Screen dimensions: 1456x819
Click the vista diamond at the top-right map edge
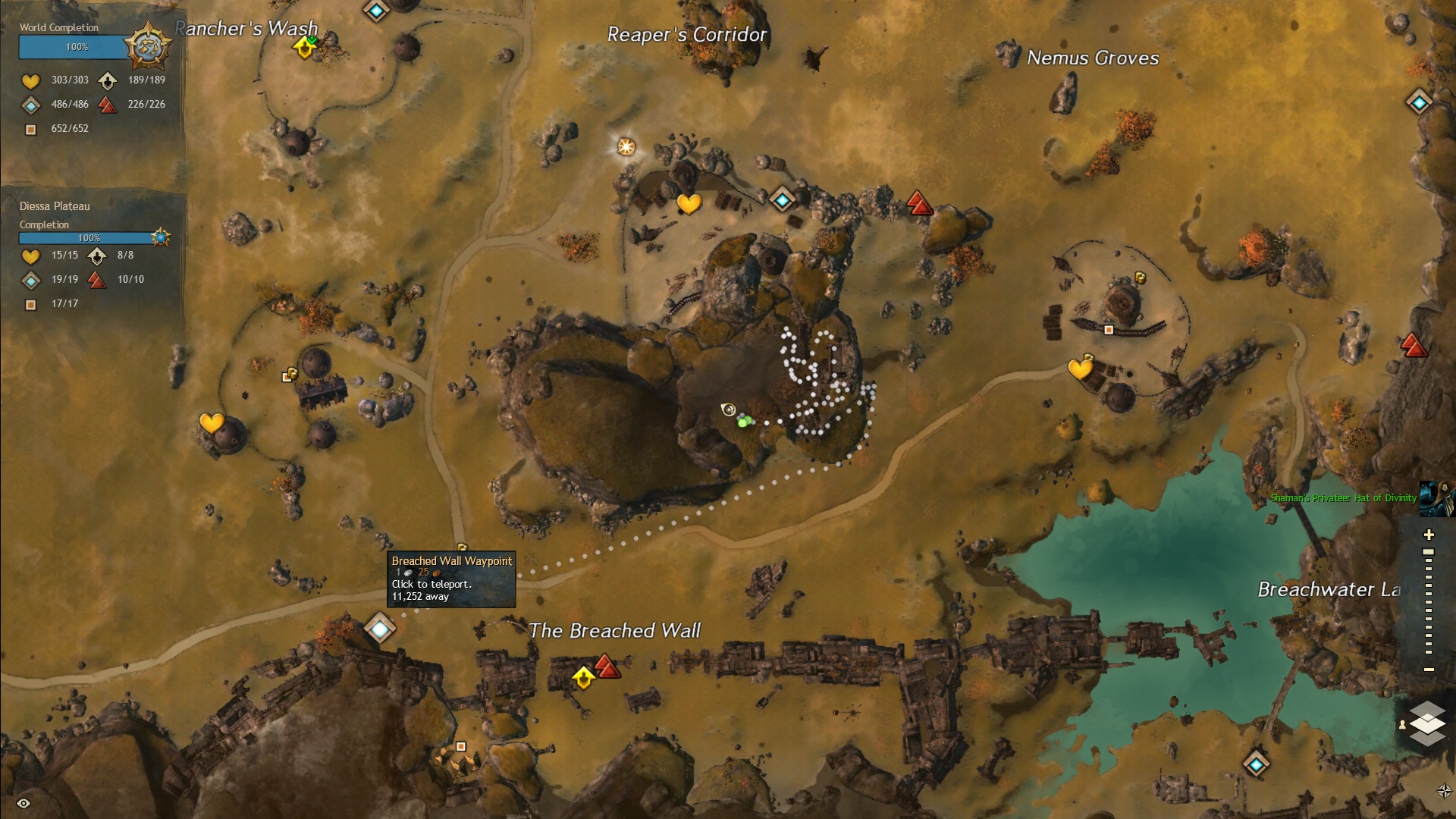pyautogui.click(x=1418, y=101)
